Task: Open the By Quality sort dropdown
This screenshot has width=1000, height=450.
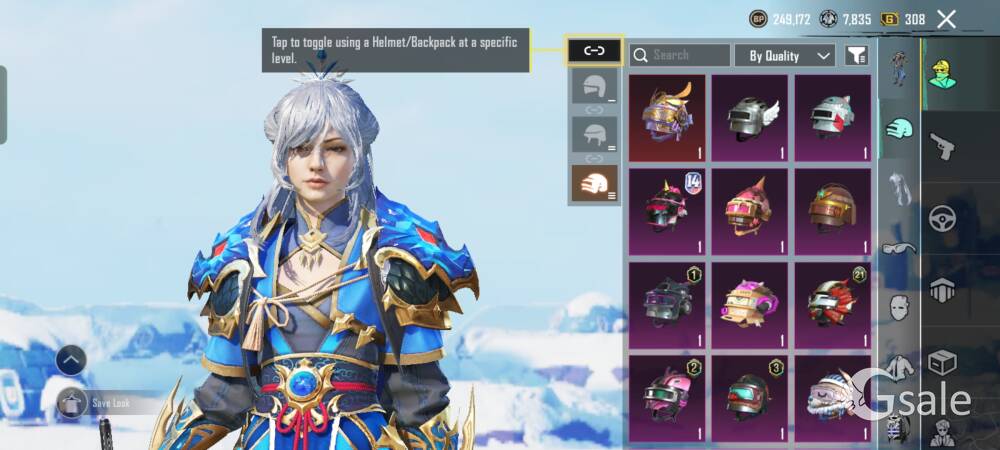Action: click(x=784, y=55)
